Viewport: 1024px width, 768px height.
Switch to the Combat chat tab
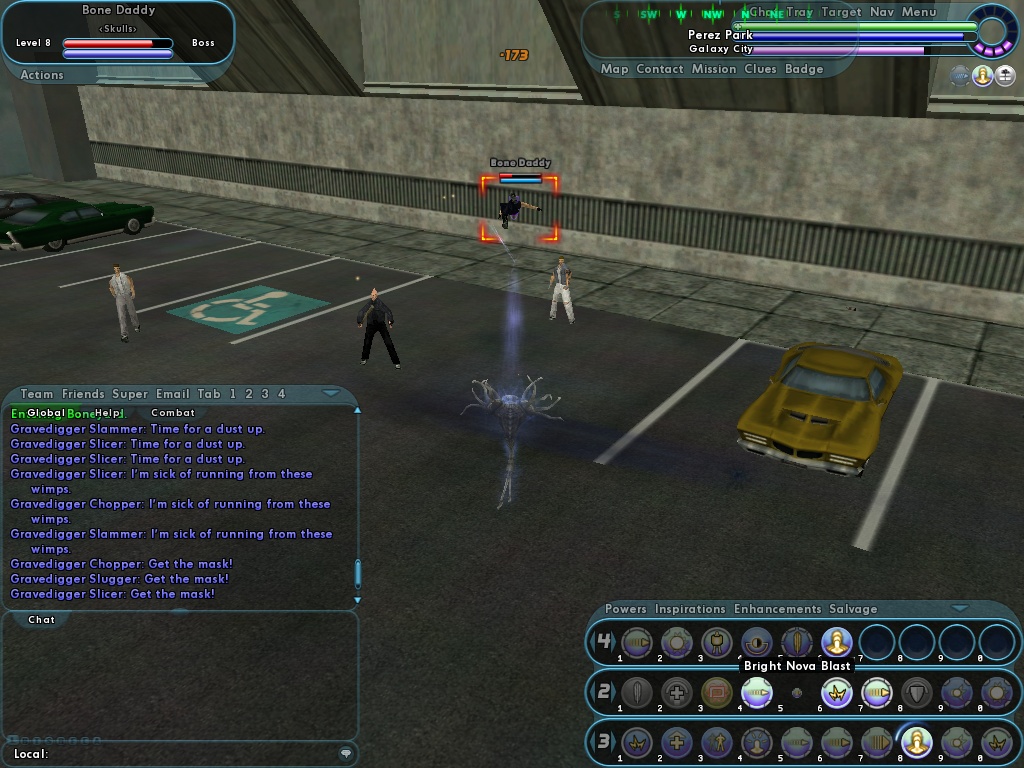[x=173, y=413]
